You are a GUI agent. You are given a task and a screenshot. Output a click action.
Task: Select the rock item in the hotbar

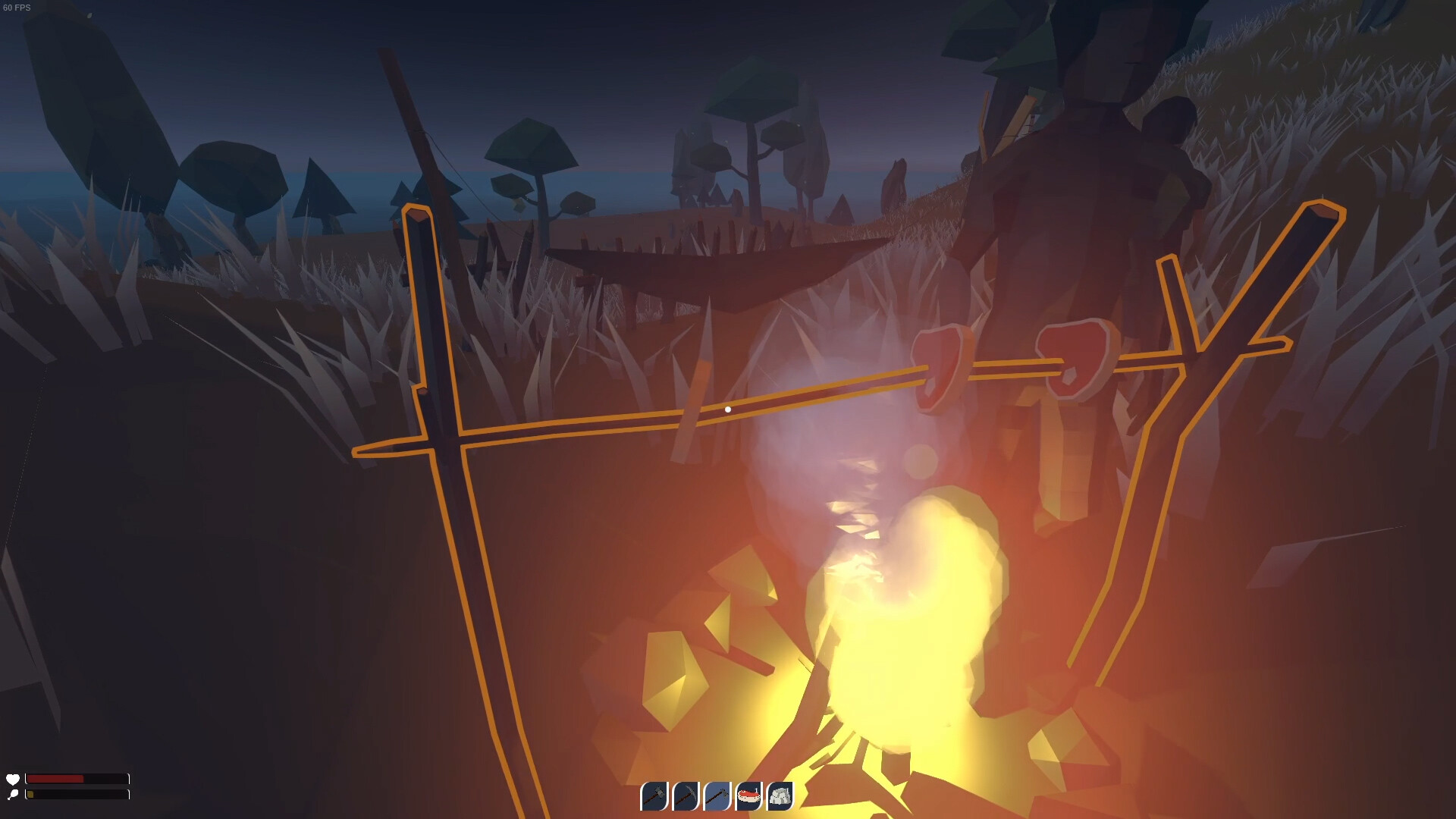[x=780, y=795]
